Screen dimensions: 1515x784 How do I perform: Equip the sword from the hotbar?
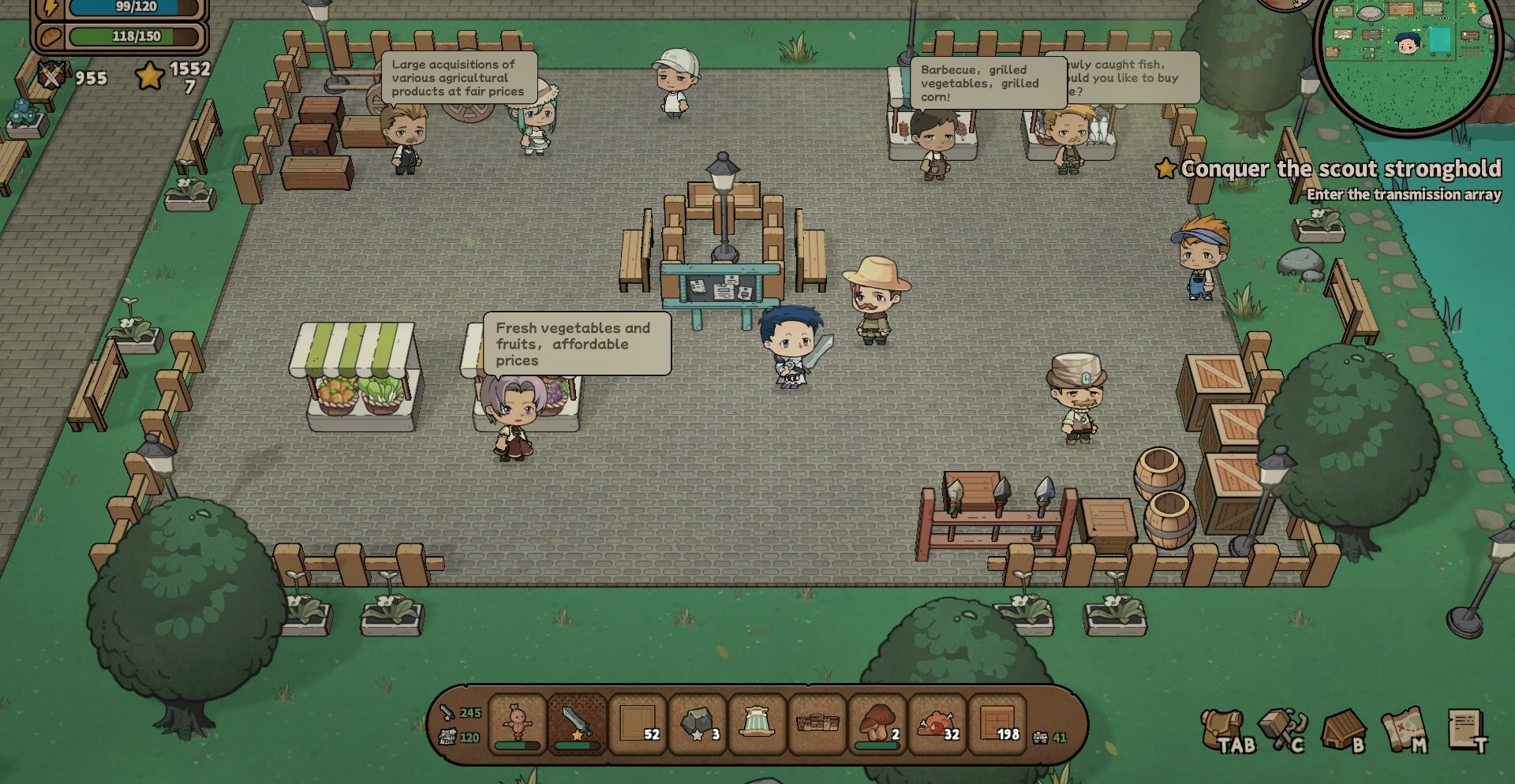tap(577, 723)
